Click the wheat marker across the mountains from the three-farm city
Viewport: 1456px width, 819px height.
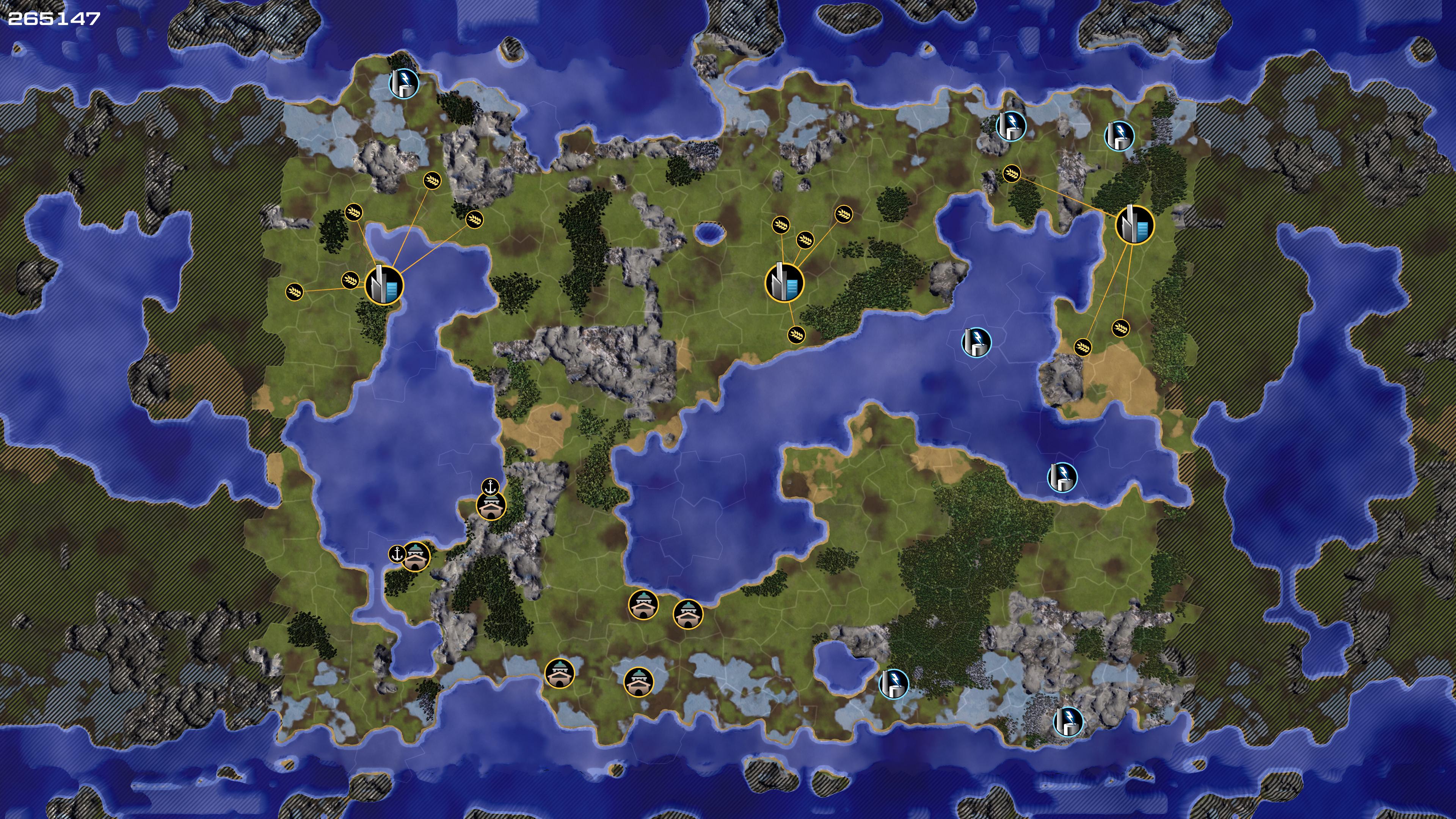(1011, 173)
